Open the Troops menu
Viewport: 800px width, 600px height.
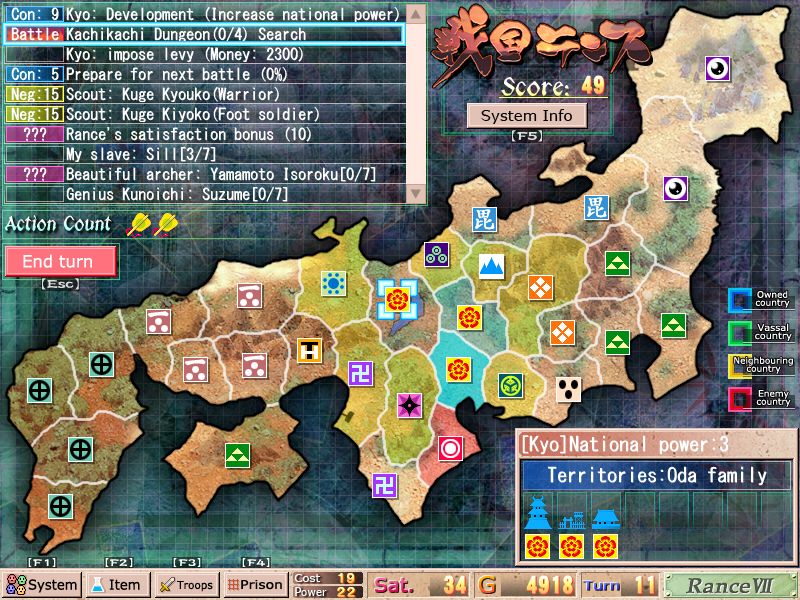click(x=186, y=585)
